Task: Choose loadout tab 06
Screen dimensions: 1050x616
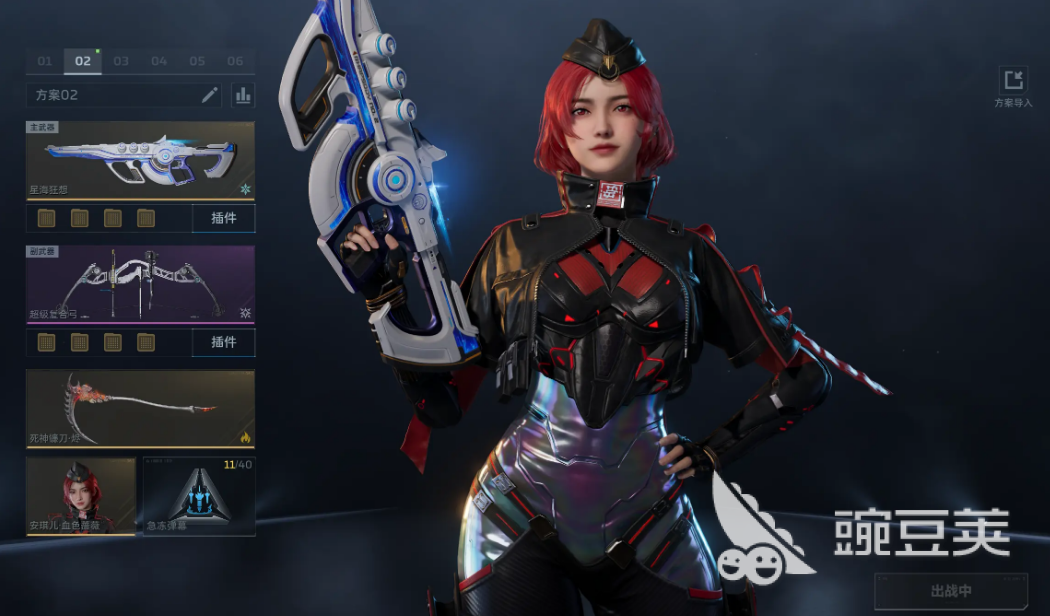Action: 235,61
